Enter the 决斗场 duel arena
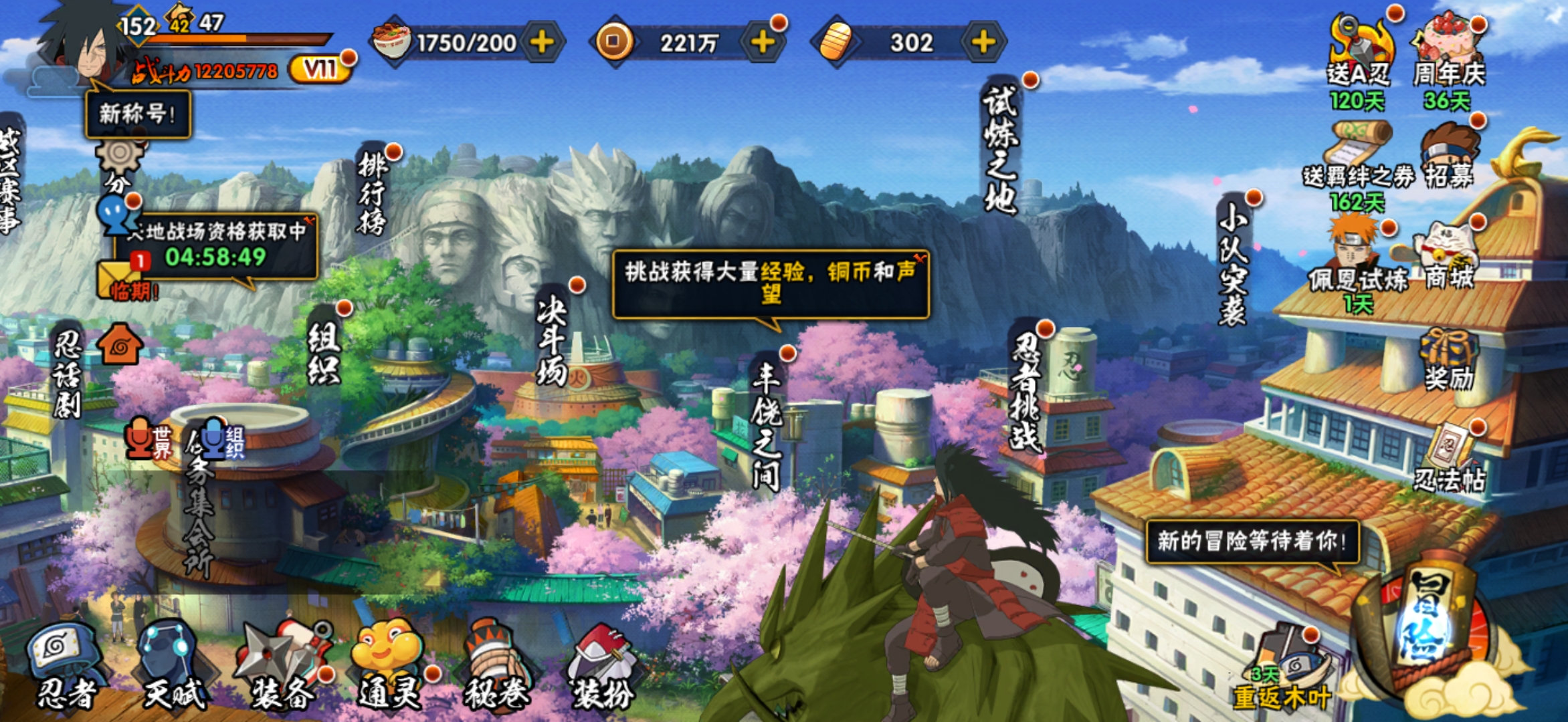 click(553, 341)
